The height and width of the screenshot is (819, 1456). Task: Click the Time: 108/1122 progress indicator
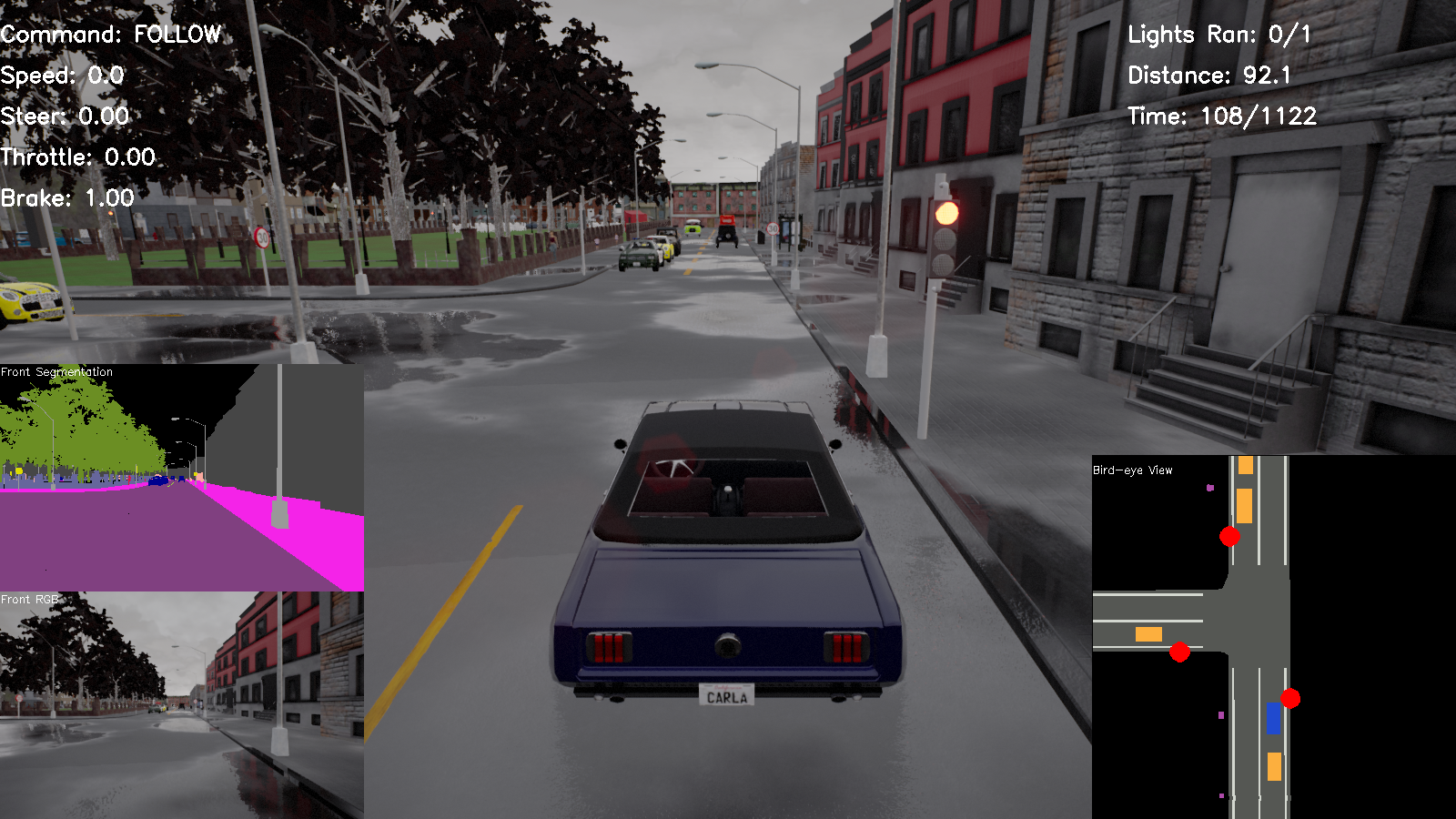pos(1222,116)
